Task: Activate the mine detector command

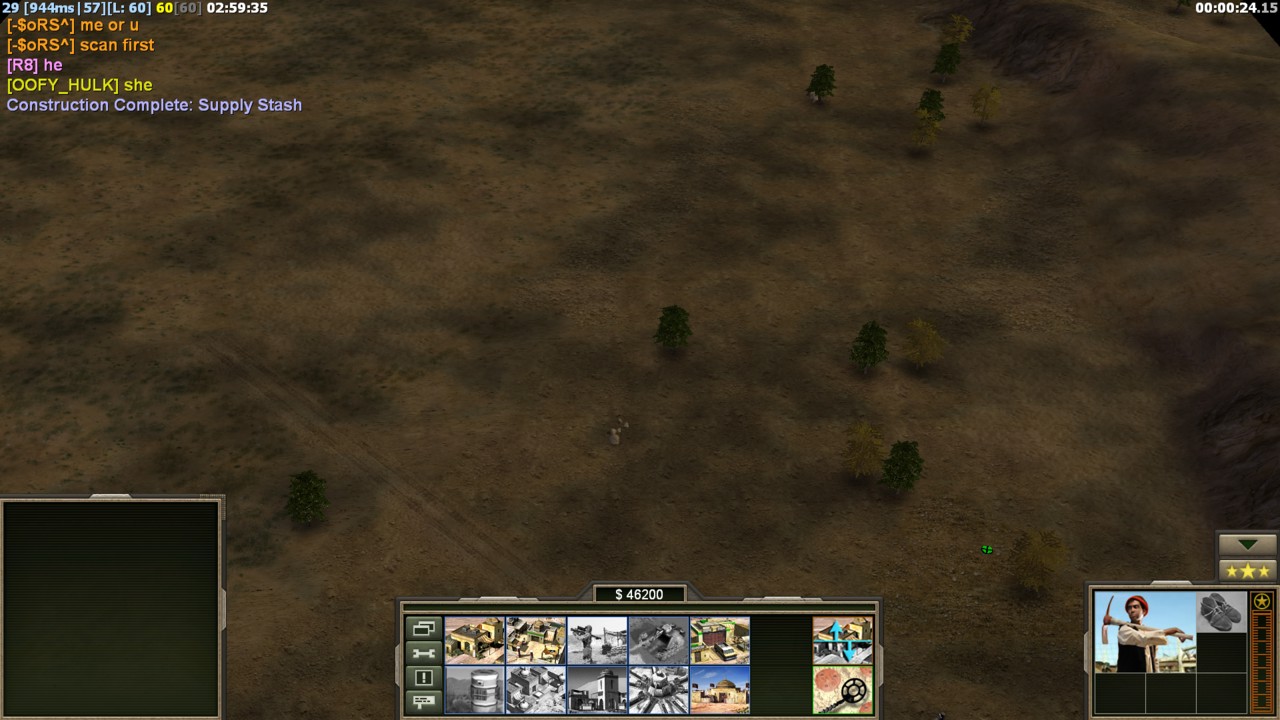Action: (842, 690)
